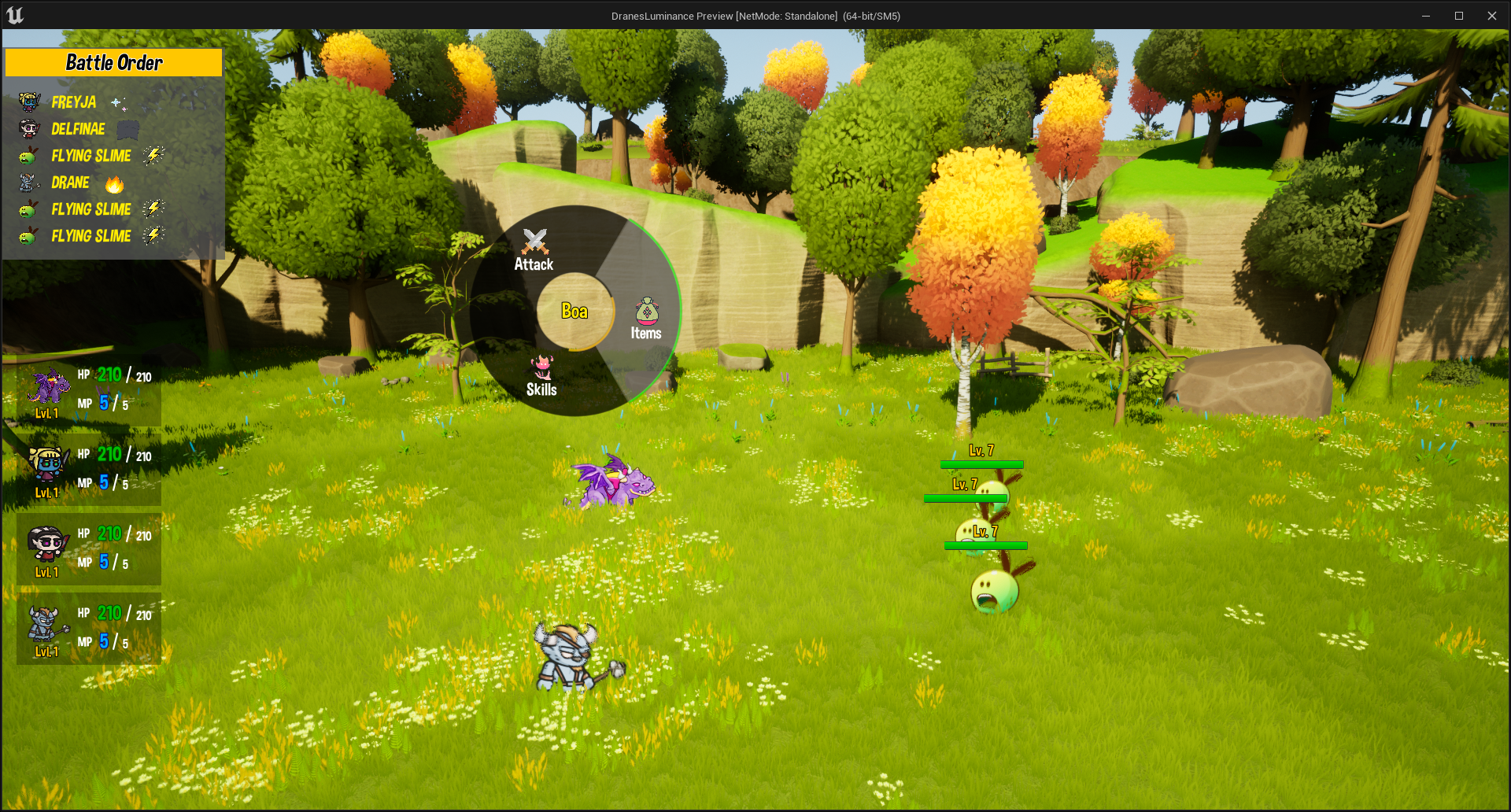Viewport: 1511px width, 812px height.
Task: Close the game preview window
Action: 1491,16
